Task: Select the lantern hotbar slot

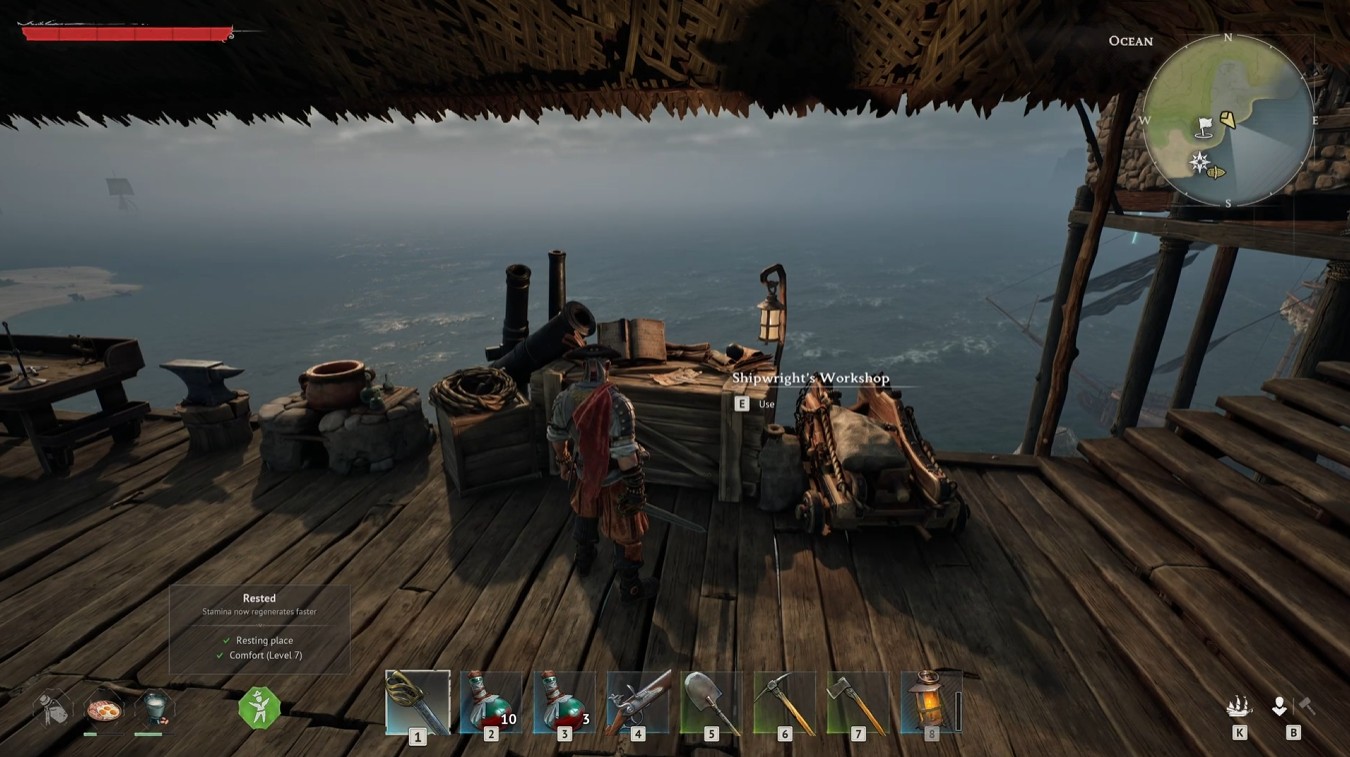Action: coord(931,702)
